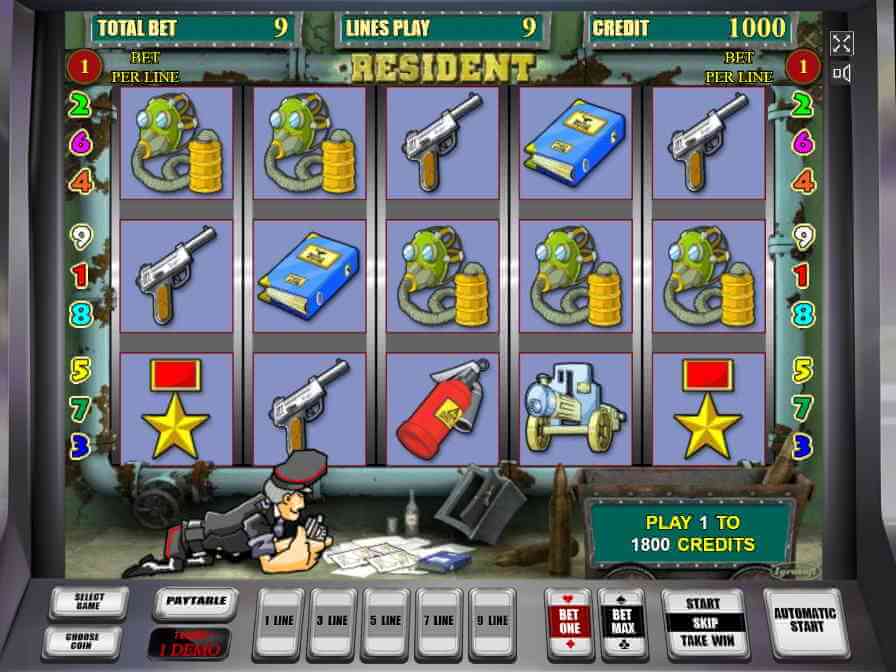Toggle sound with the speaker icon
896x672 pixels.
pos(841,73)
